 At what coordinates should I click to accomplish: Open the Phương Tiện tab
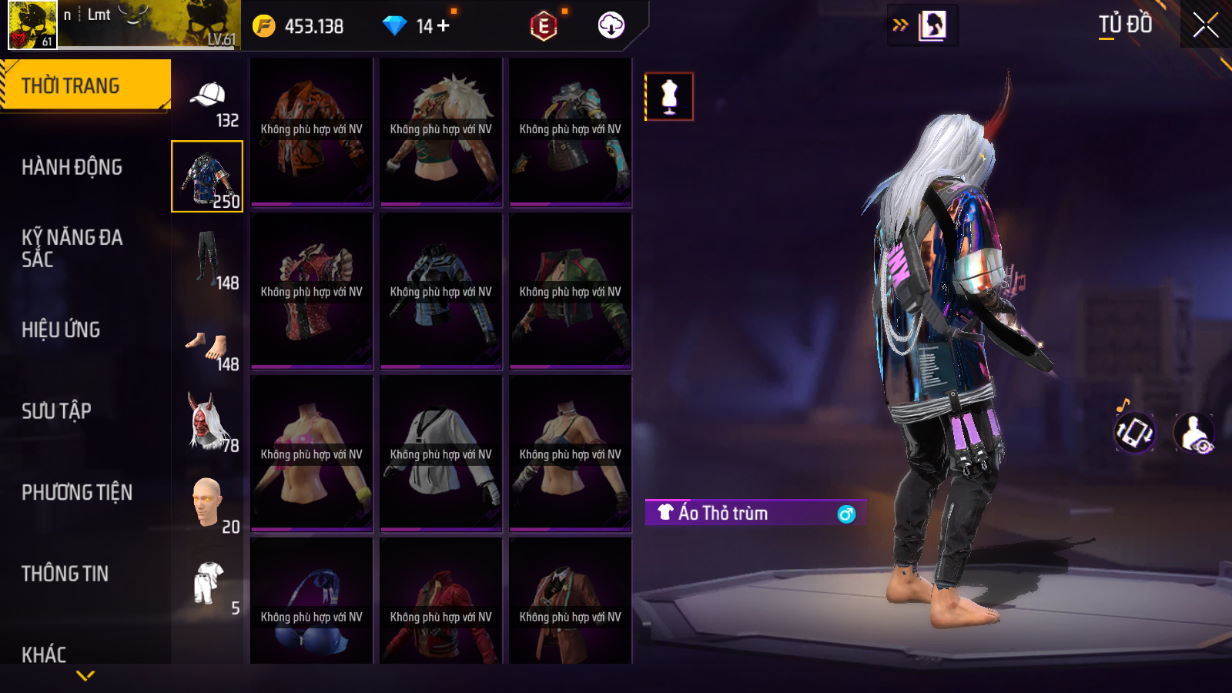[x=77, y=492]
